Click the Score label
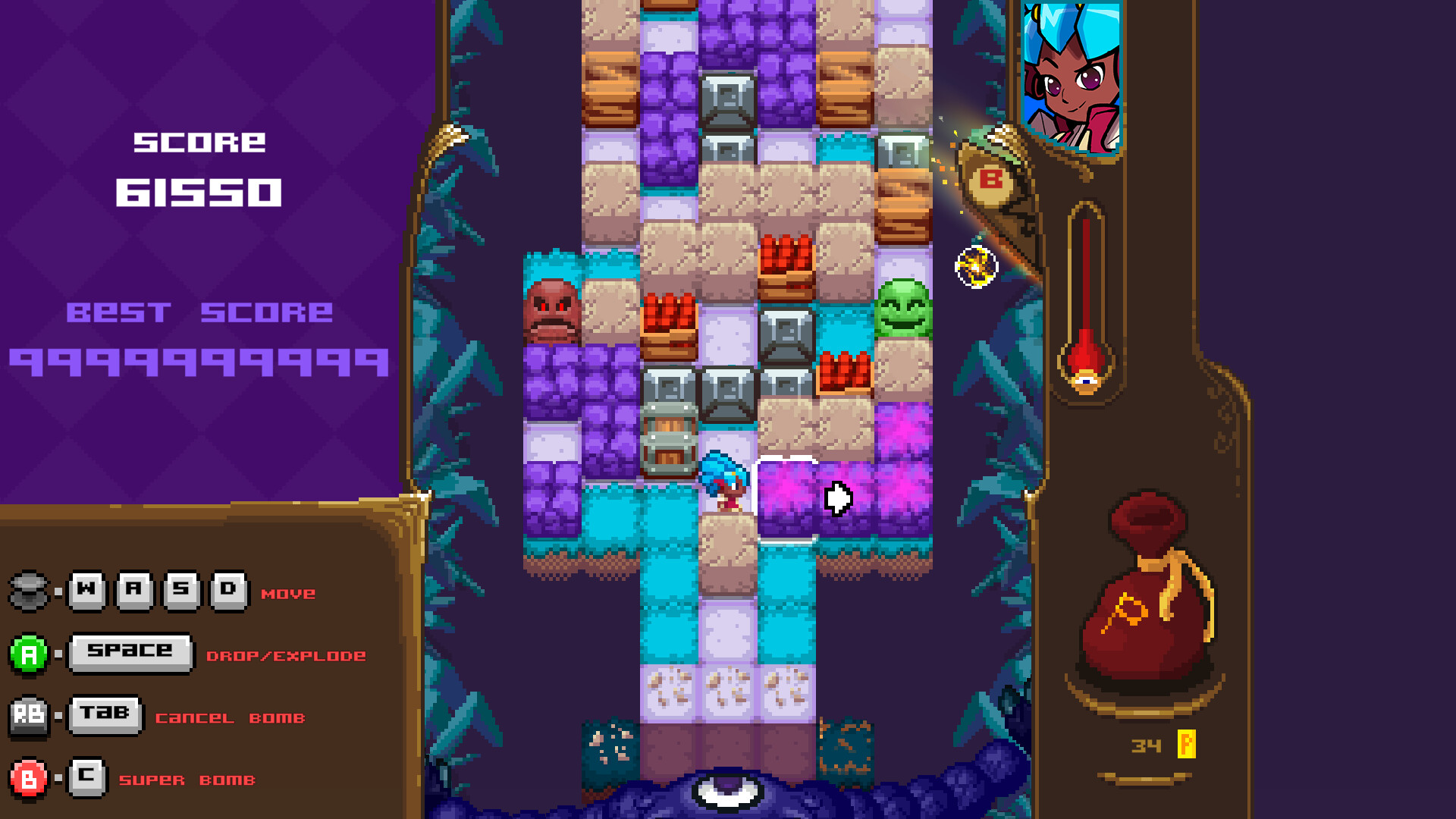 click(x=199, y=140)
